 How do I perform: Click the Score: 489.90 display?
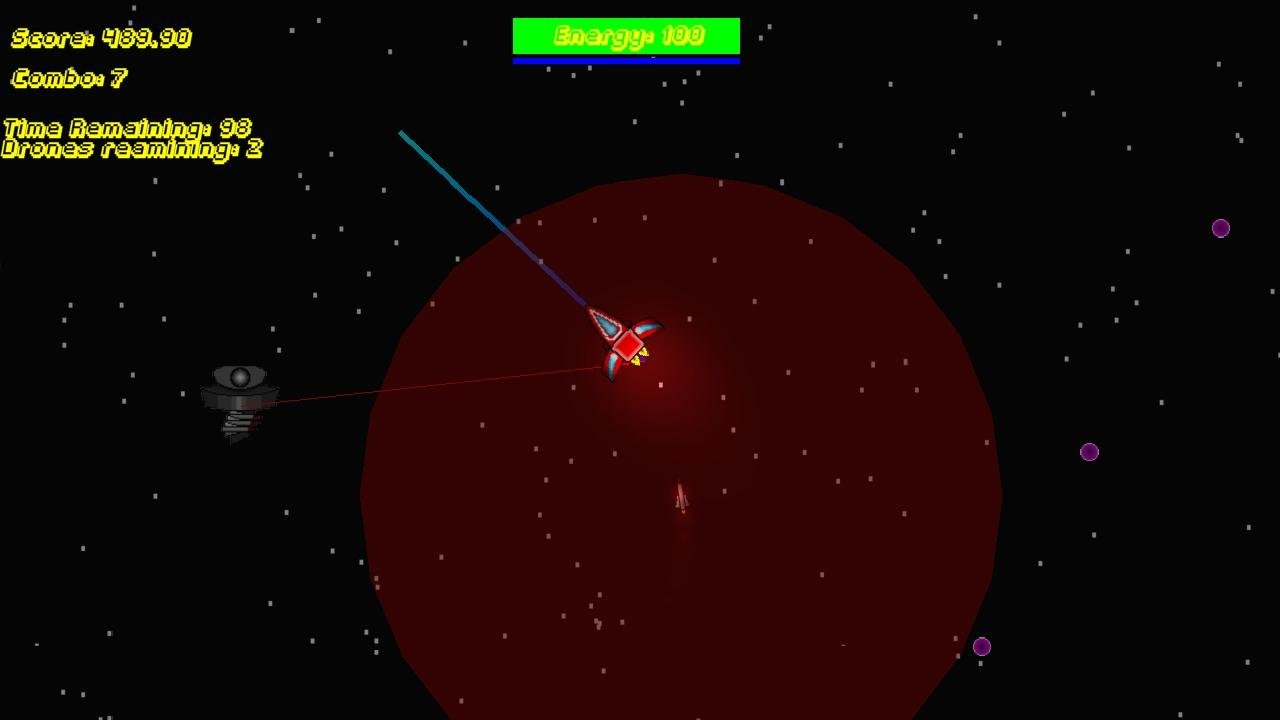100,38
